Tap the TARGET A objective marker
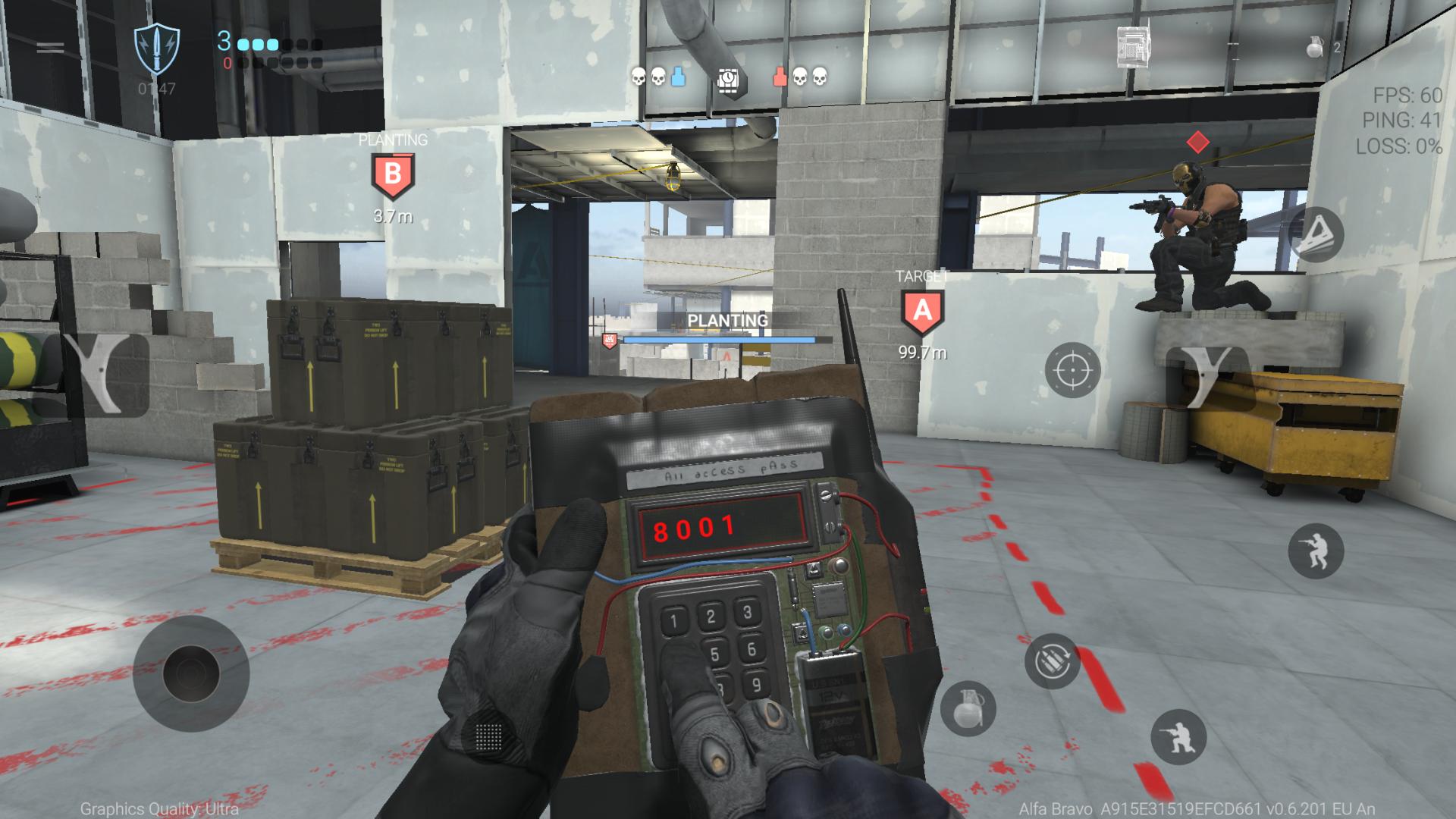The image size is (1456, 819). (x=922, y=311)
